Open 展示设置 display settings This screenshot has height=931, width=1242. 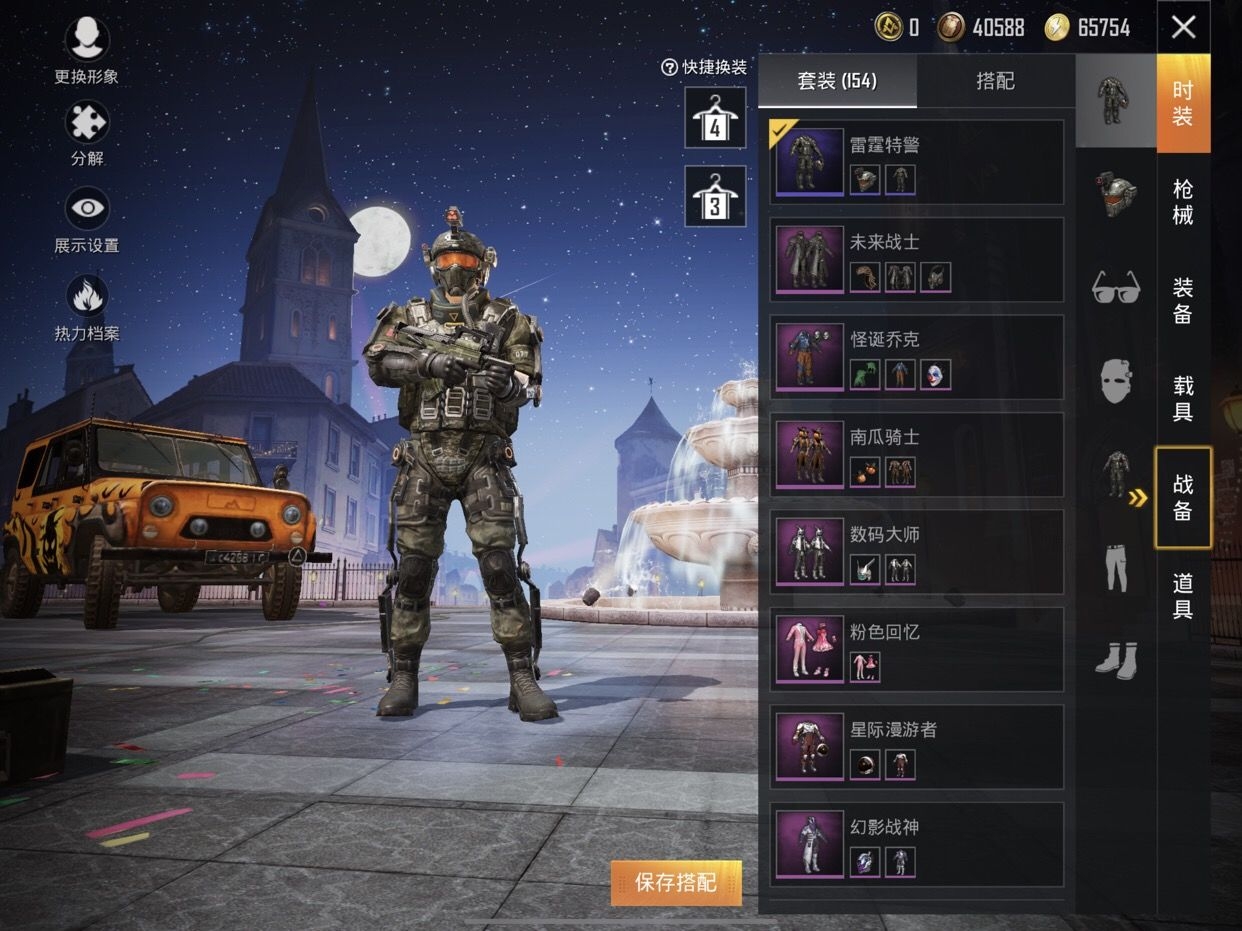tap(87, 210)
